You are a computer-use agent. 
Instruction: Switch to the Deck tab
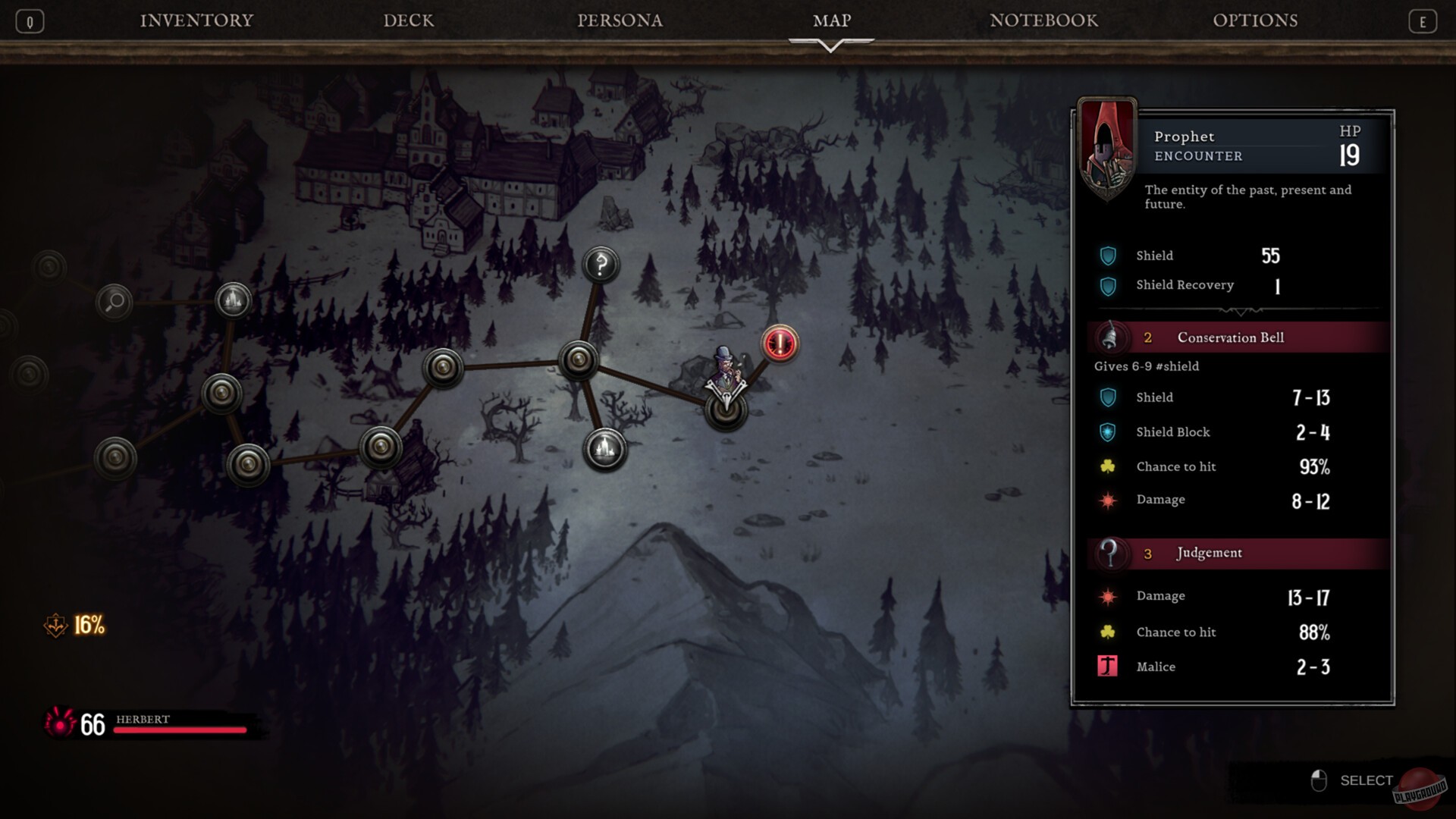408,20
